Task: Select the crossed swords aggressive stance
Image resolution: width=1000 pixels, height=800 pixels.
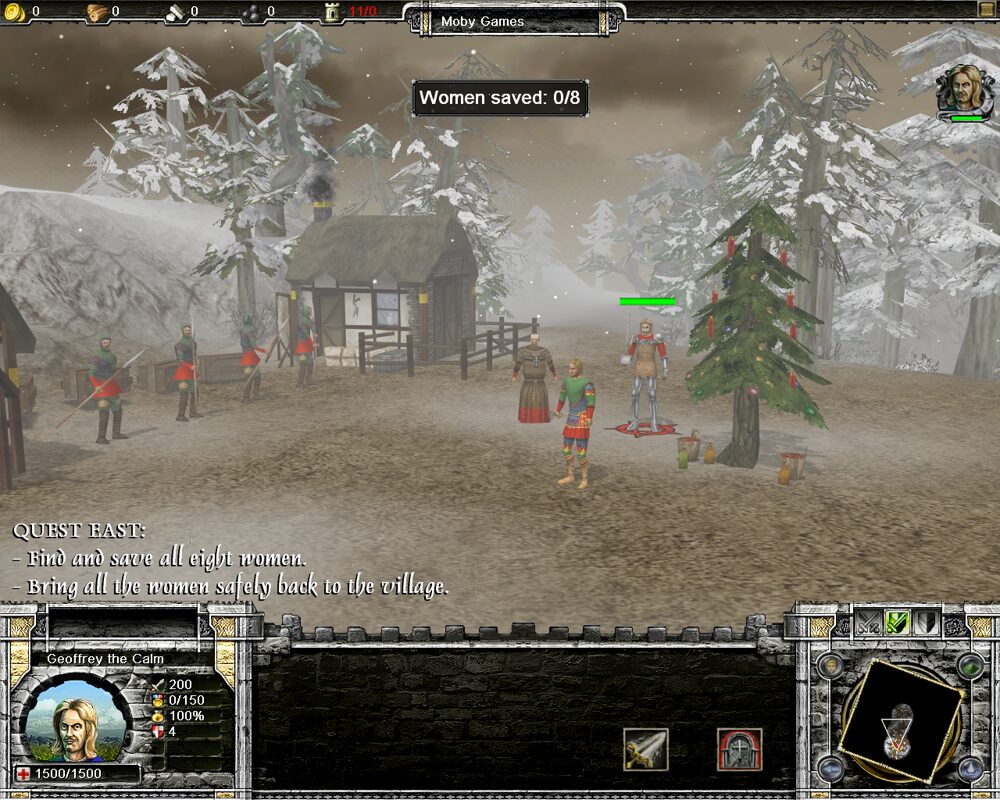Action: (x=869, y=622)
